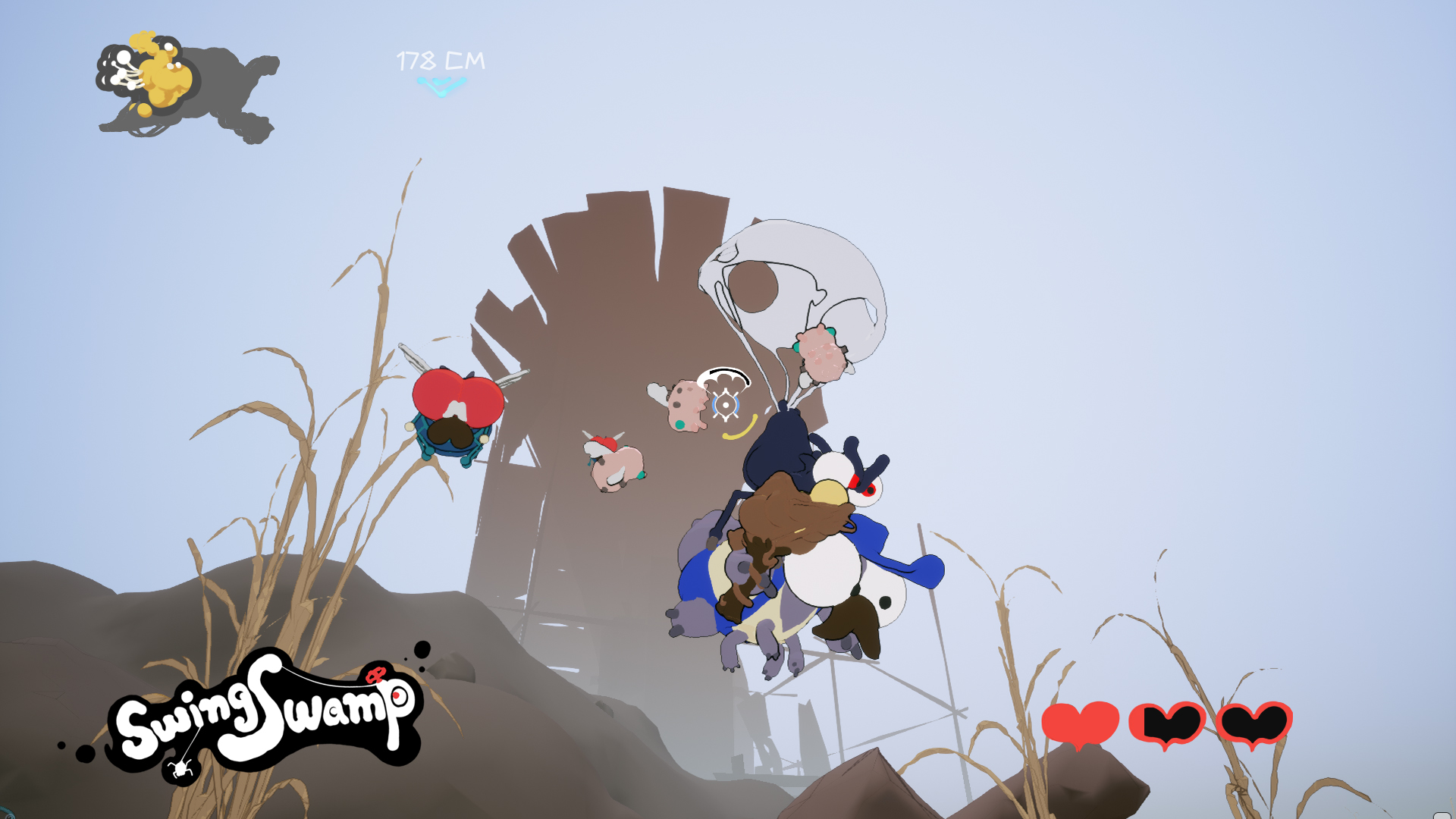Select the parachute indicator above the reticle
This screenshot has width=1456, height=819.
pos(726,378)
